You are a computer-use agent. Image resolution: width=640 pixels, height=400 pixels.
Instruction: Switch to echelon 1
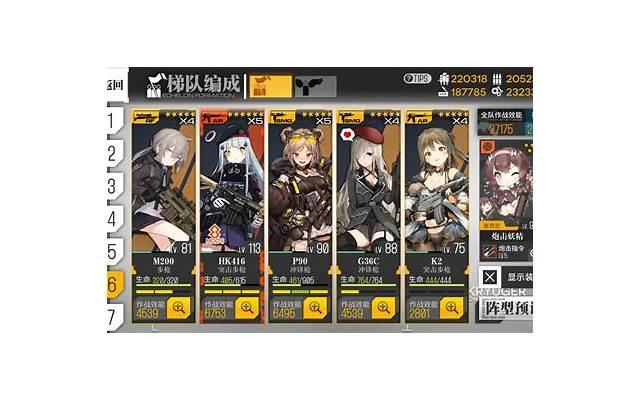(x=114, y=121)
